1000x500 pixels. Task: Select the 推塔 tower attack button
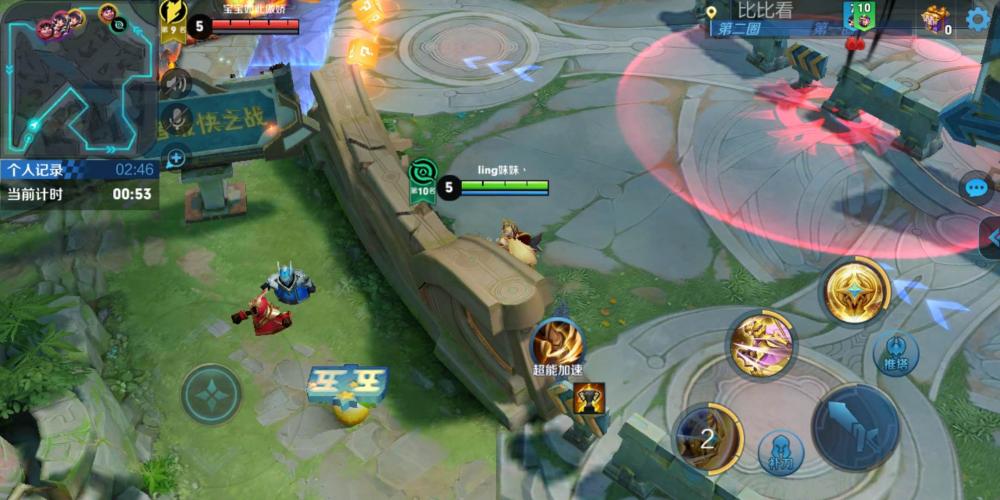tap(895, 352)
